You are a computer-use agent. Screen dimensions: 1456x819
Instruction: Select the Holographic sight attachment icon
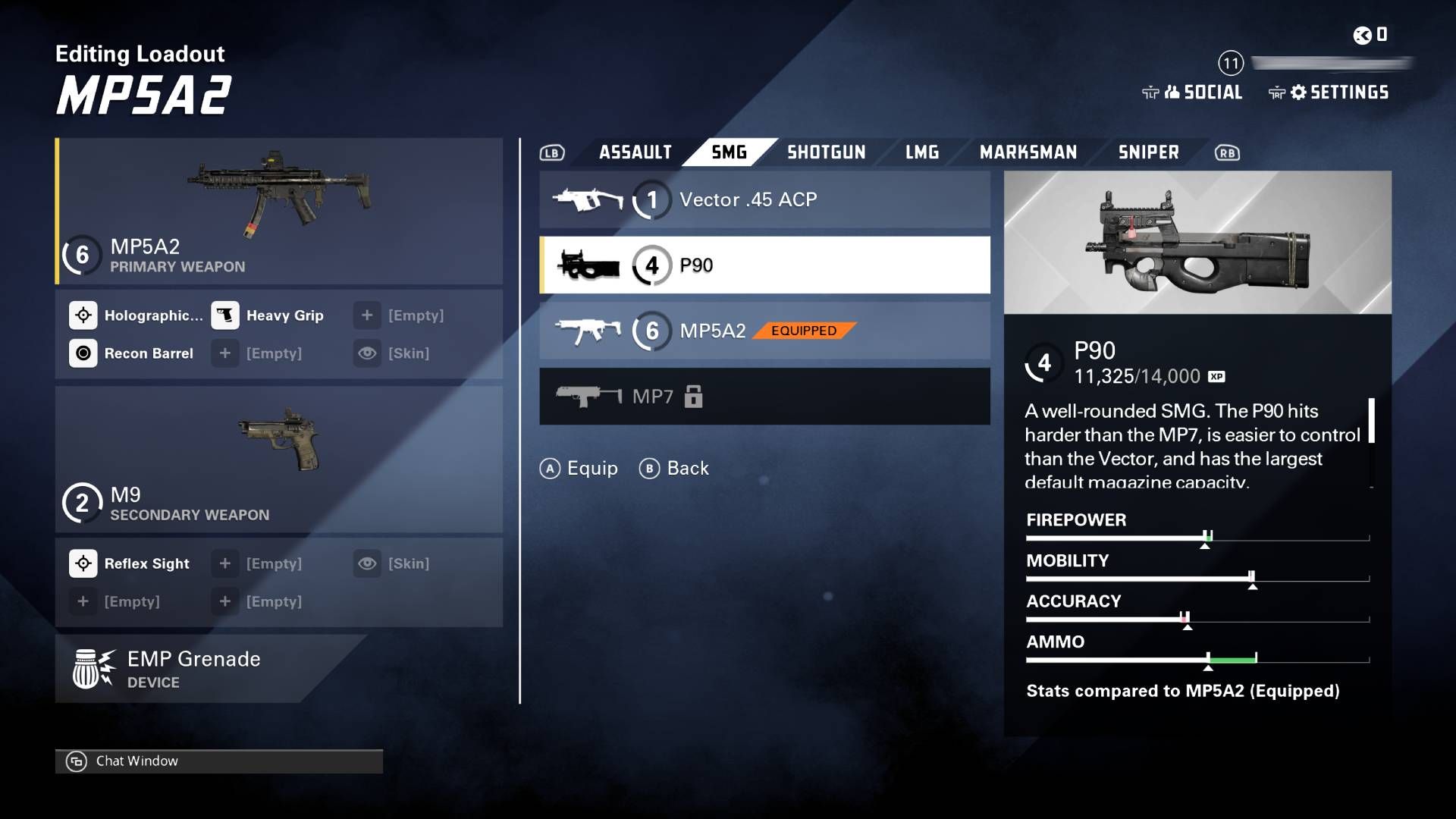(83, 315)
